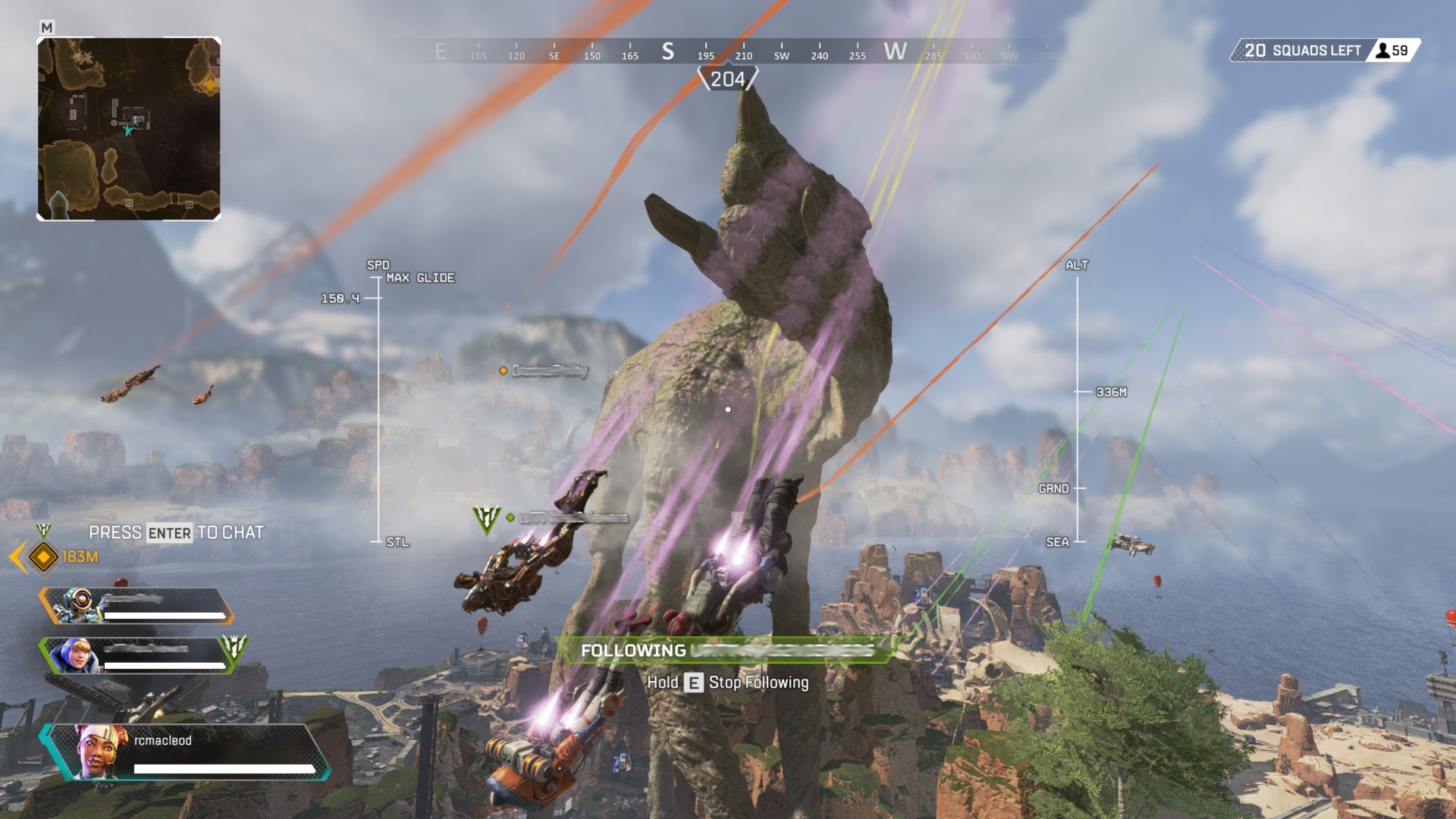Open the Press Enter to Chat box
Image resolution: width=1456 pixels, height=819 pixels.
(176, 532)
